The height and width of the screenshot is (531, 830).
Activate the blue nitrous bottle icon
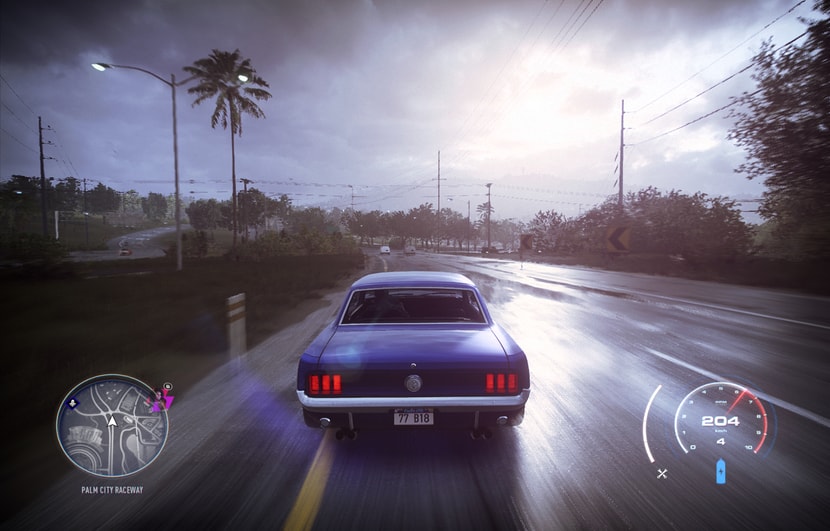[720, 470]
